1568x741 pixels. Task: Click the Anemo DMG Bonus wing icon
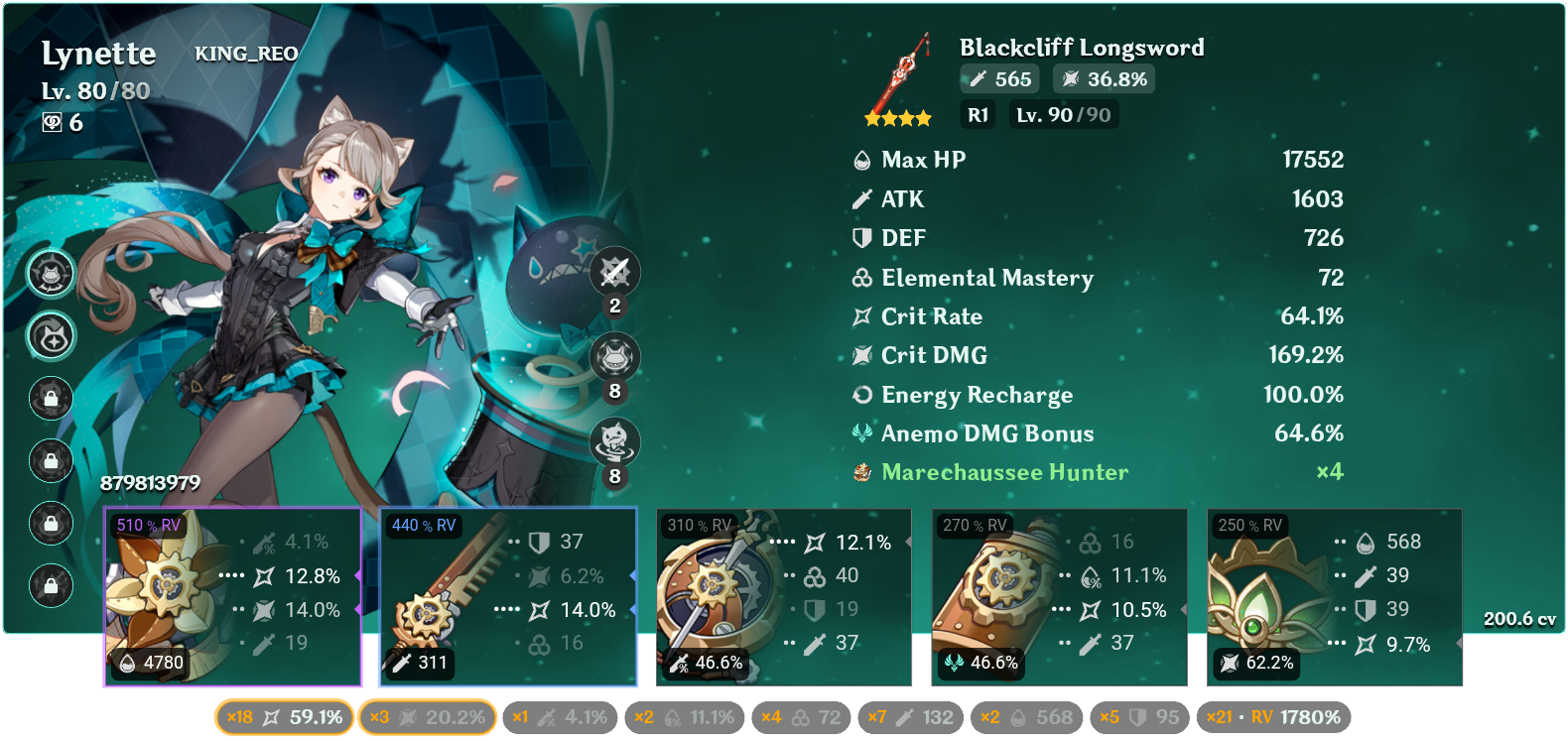point(861,433)
